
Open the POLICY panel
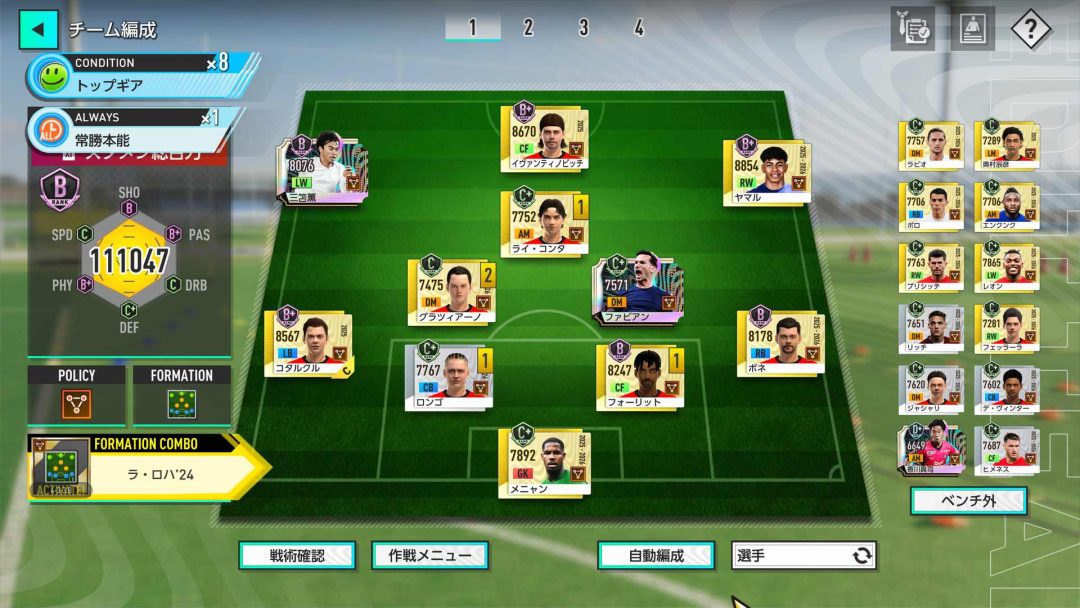click(77, 395)
